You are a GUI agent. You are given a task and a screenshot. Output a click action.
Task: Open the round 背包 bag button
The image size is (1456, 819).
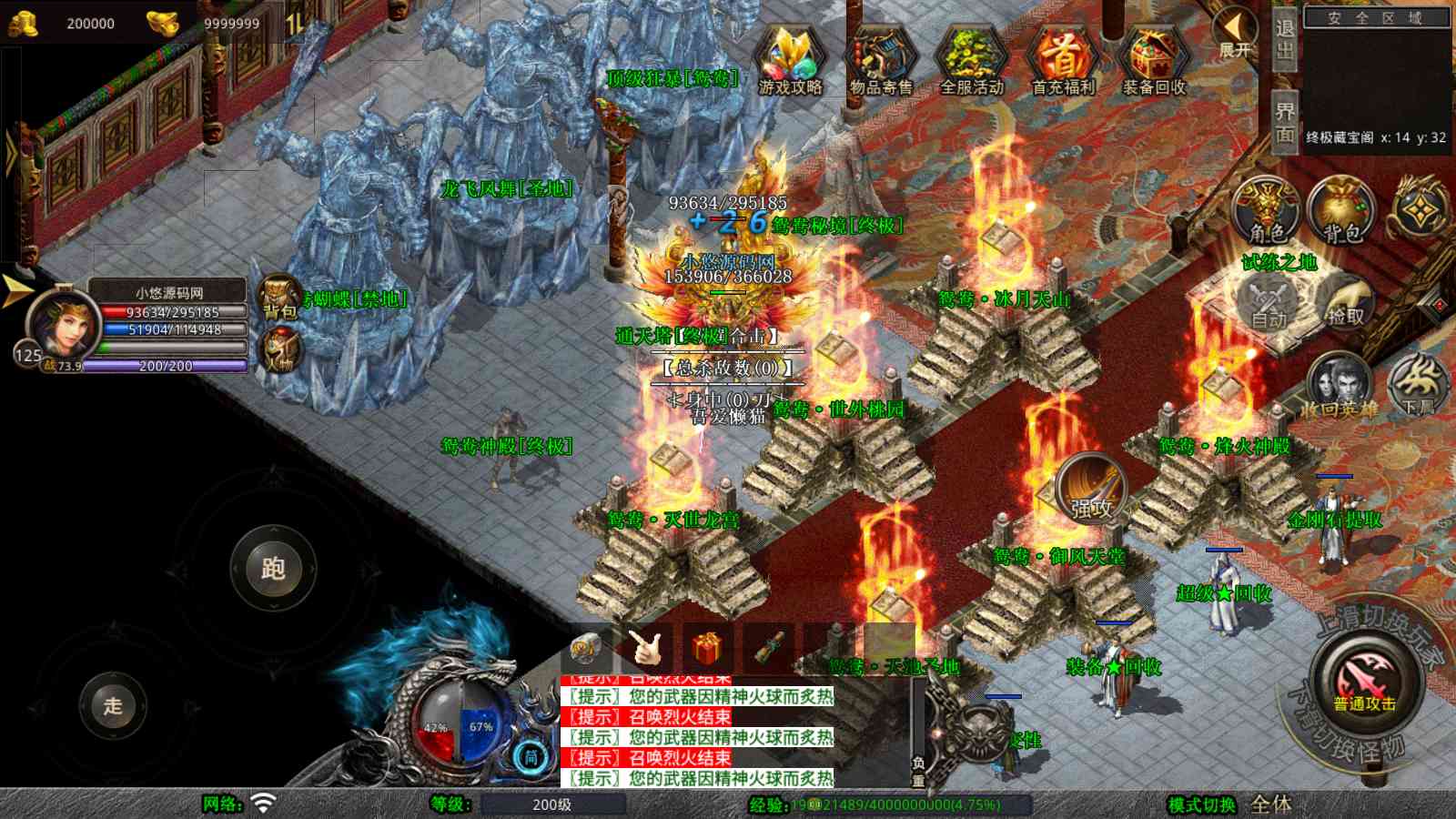tap(1341, 211)
